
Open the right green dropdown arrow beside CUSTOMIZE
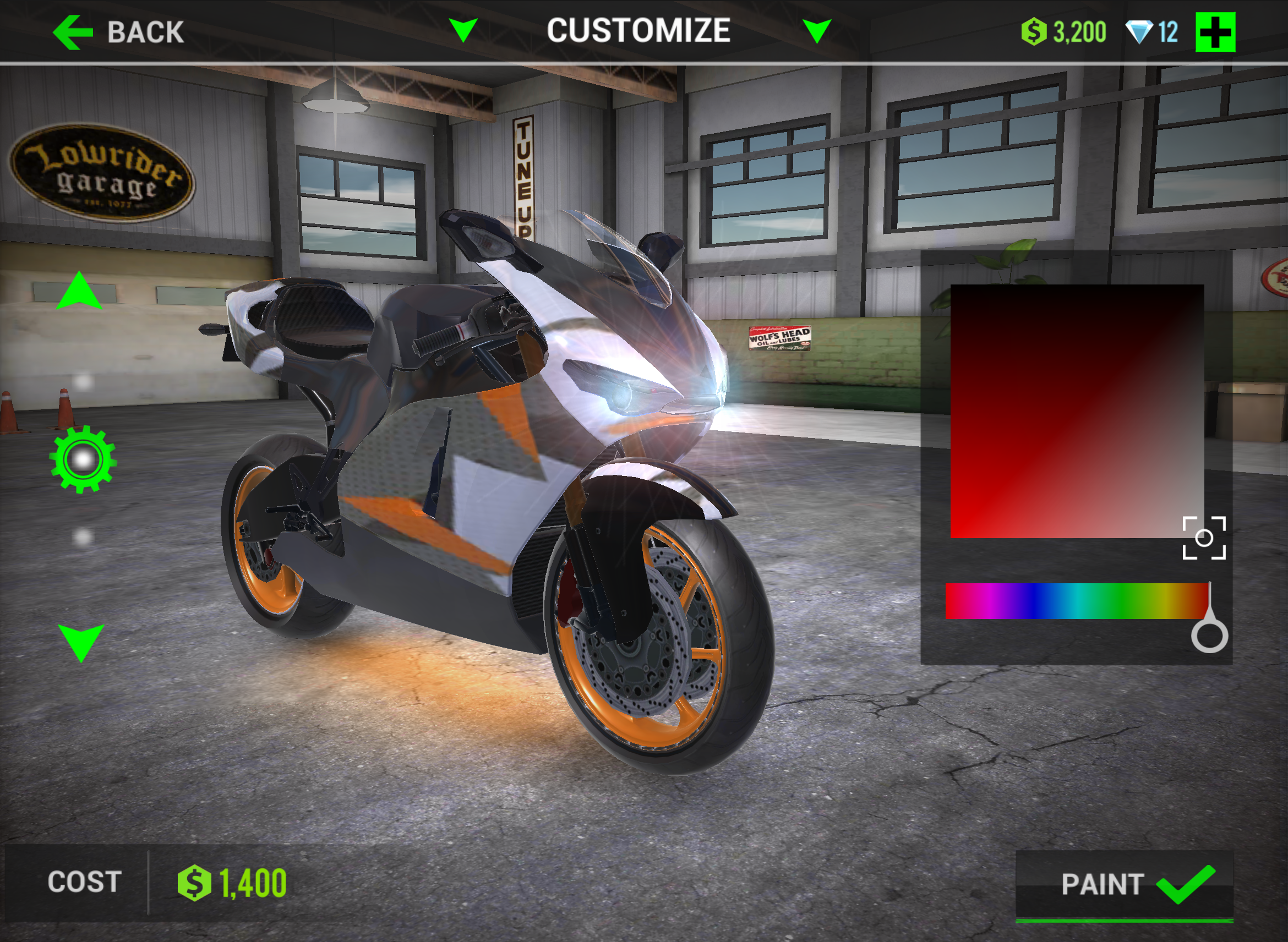817,30
